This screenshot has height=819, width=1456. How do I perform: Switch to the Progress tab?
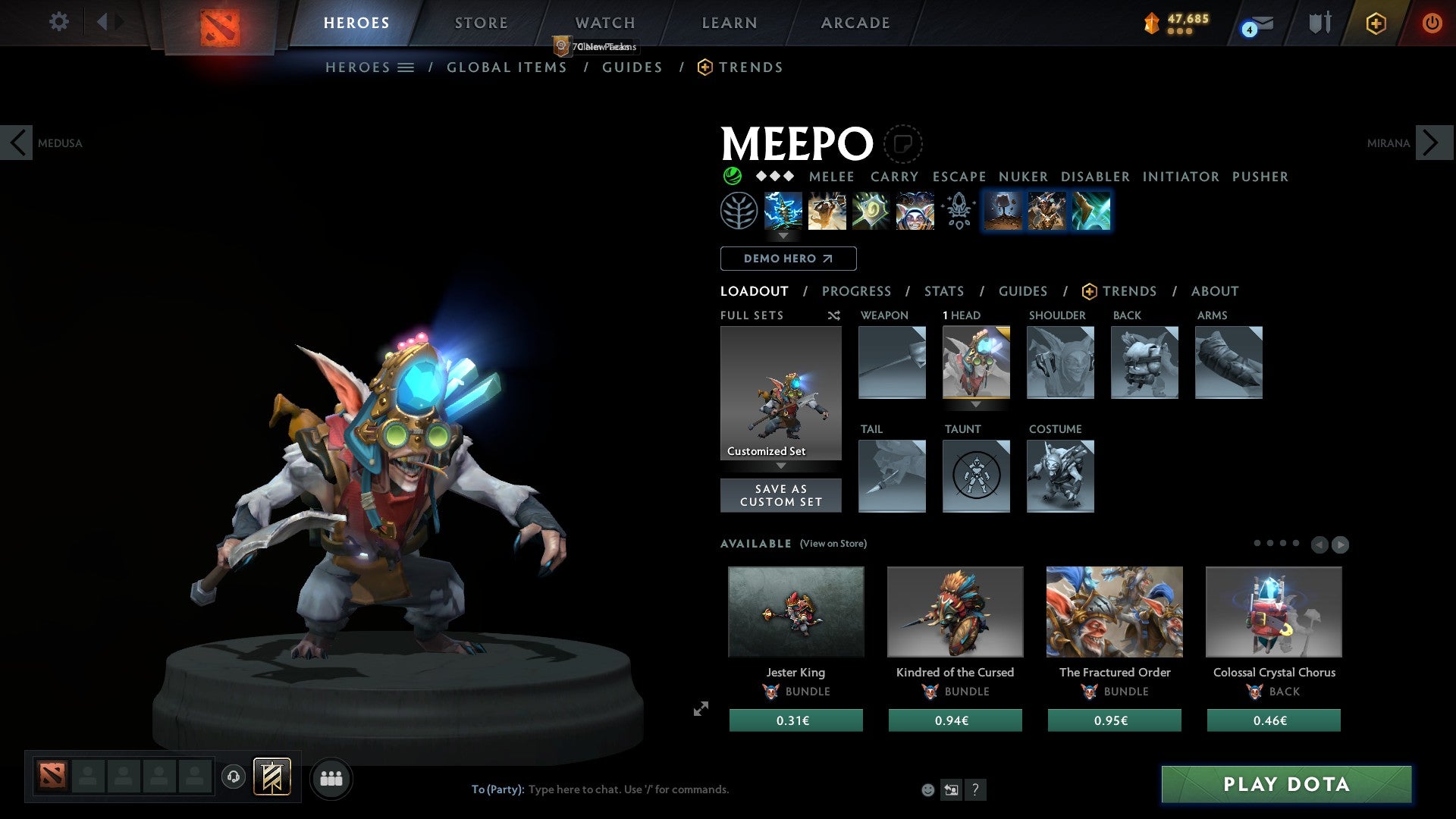(x=857, y=291)
